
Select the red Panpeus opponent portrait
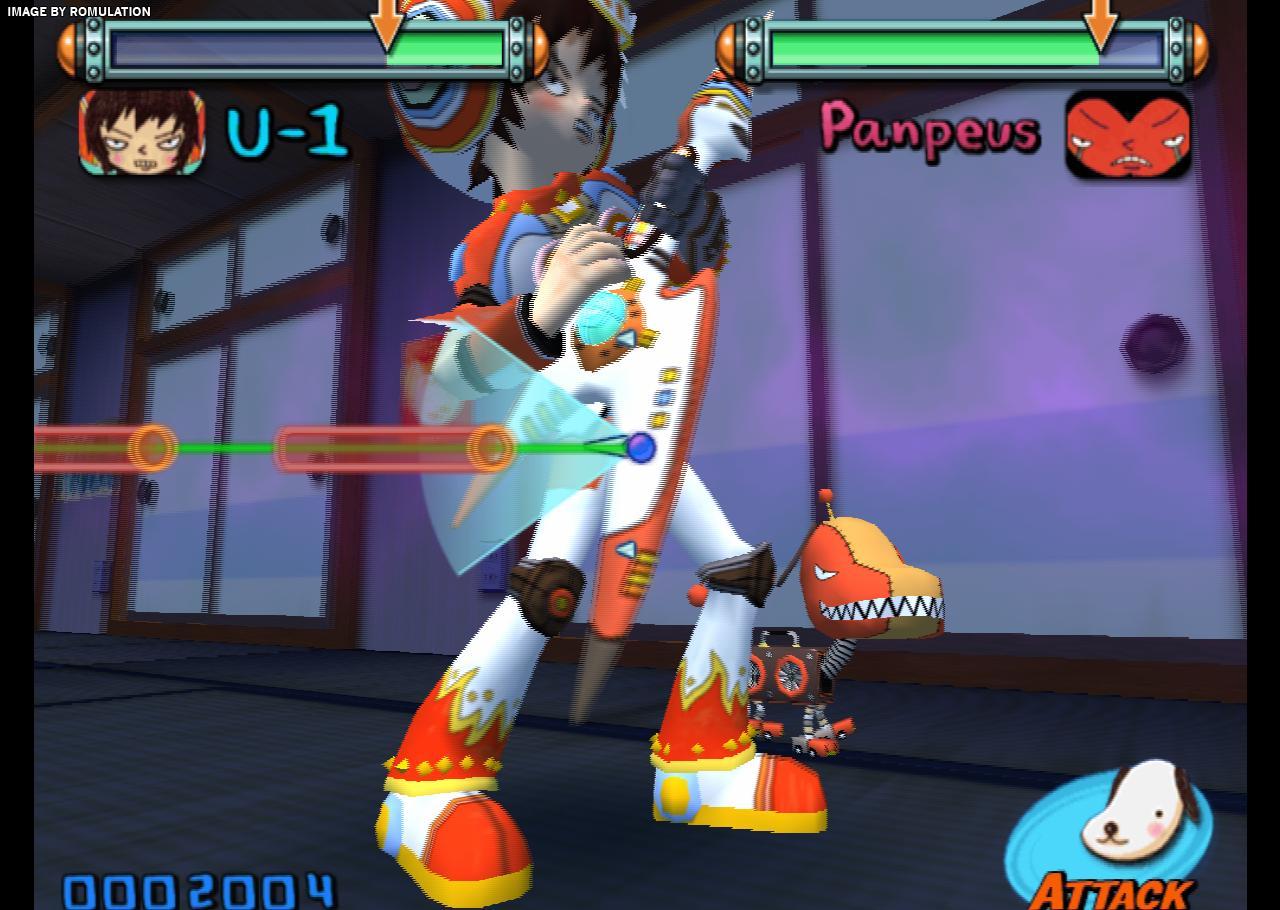pyautogui.click(x=1128, y=135)
